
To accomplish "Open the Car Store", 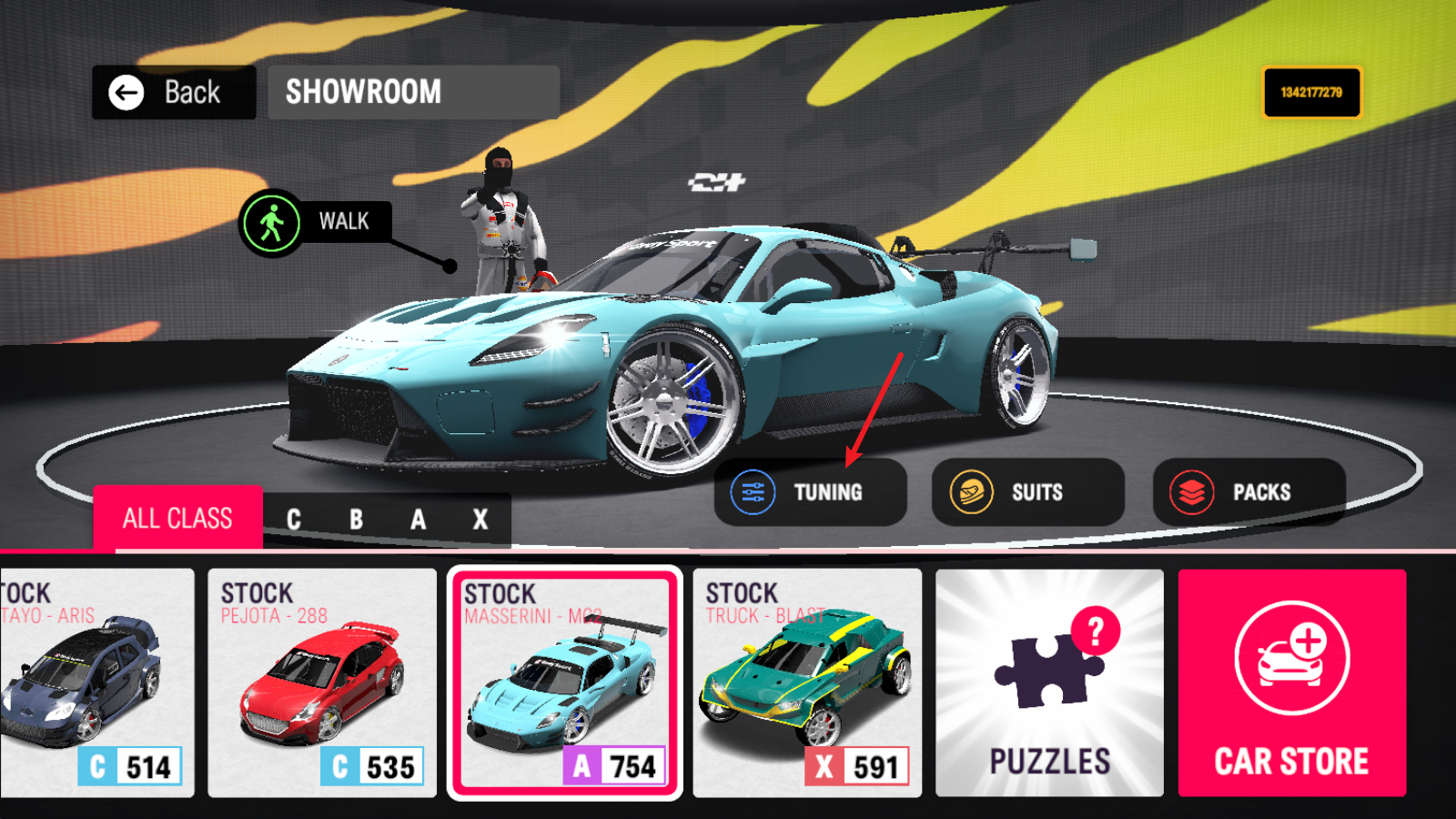I will point(1291,682).
